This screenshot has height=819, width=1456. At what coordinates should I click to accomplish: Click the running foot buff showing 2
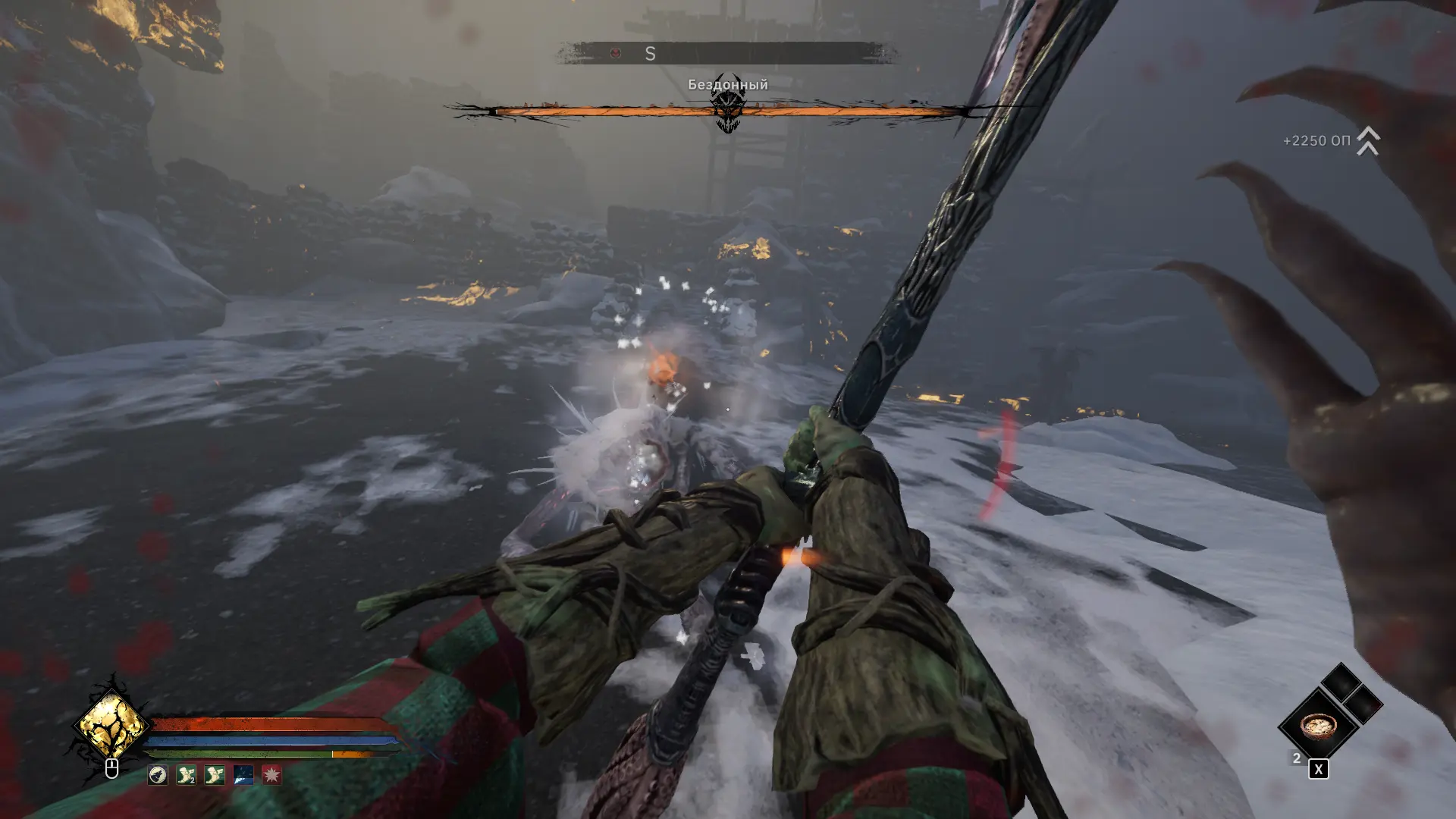[x=187, y=774]
